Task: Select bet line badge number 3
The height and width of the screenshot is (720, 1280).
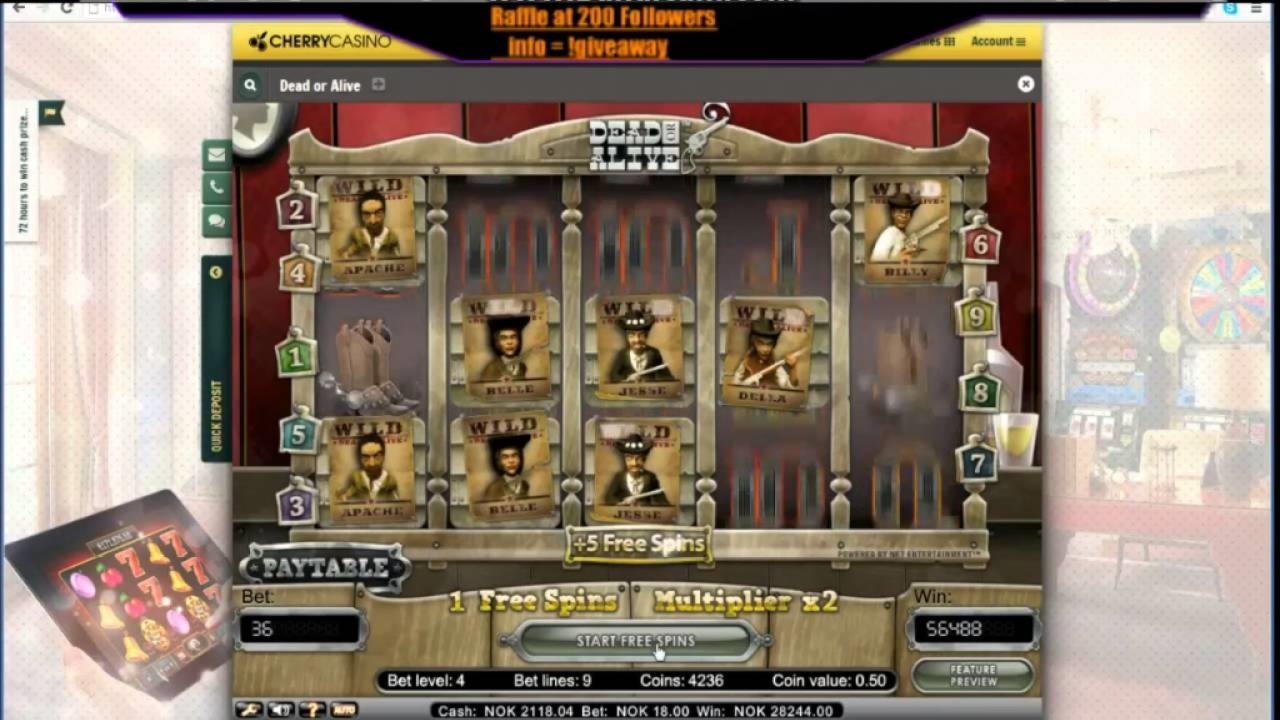Action: coord(296,505)
